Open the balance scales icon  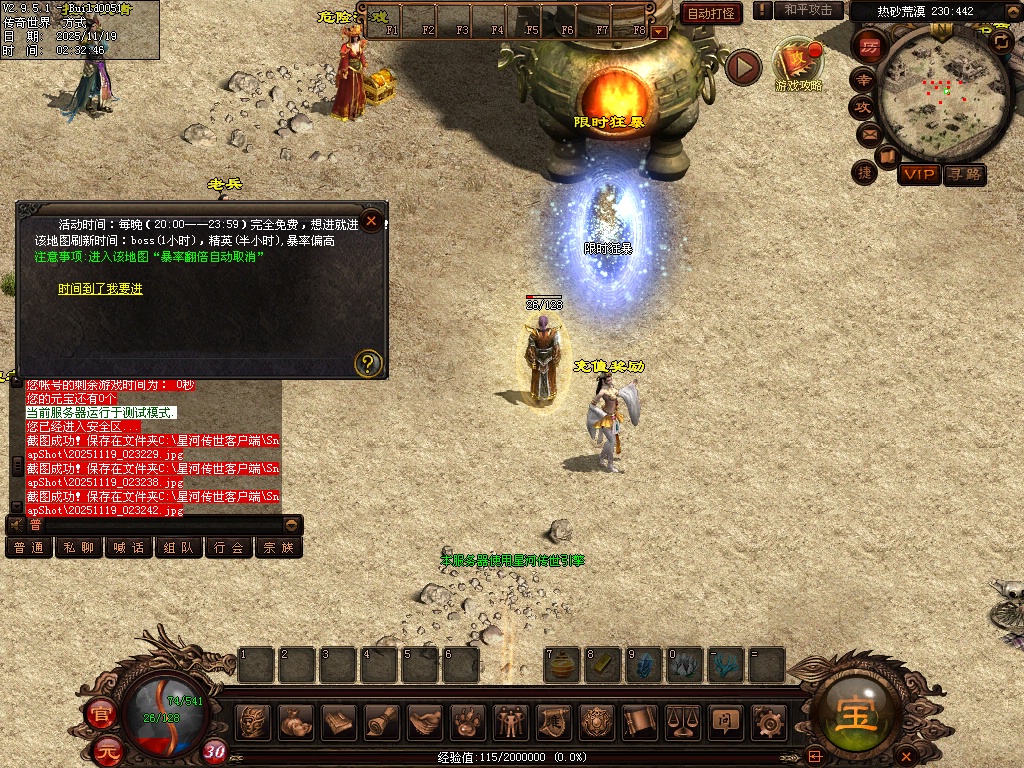click(683, 720)
